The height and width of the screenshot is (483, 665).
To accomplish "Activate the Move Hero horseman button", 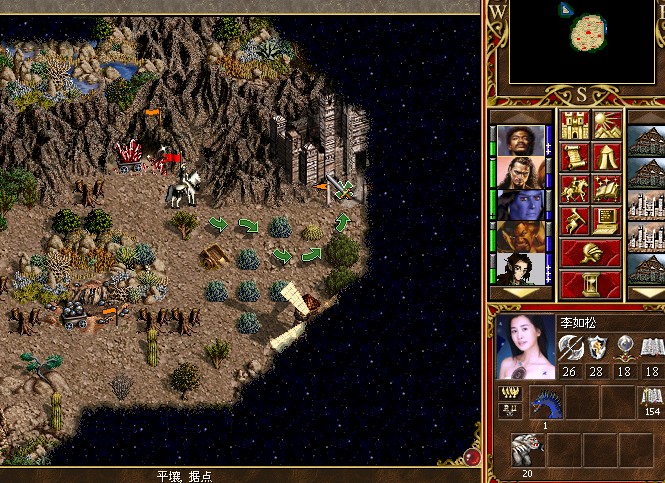I will (574, 188).
